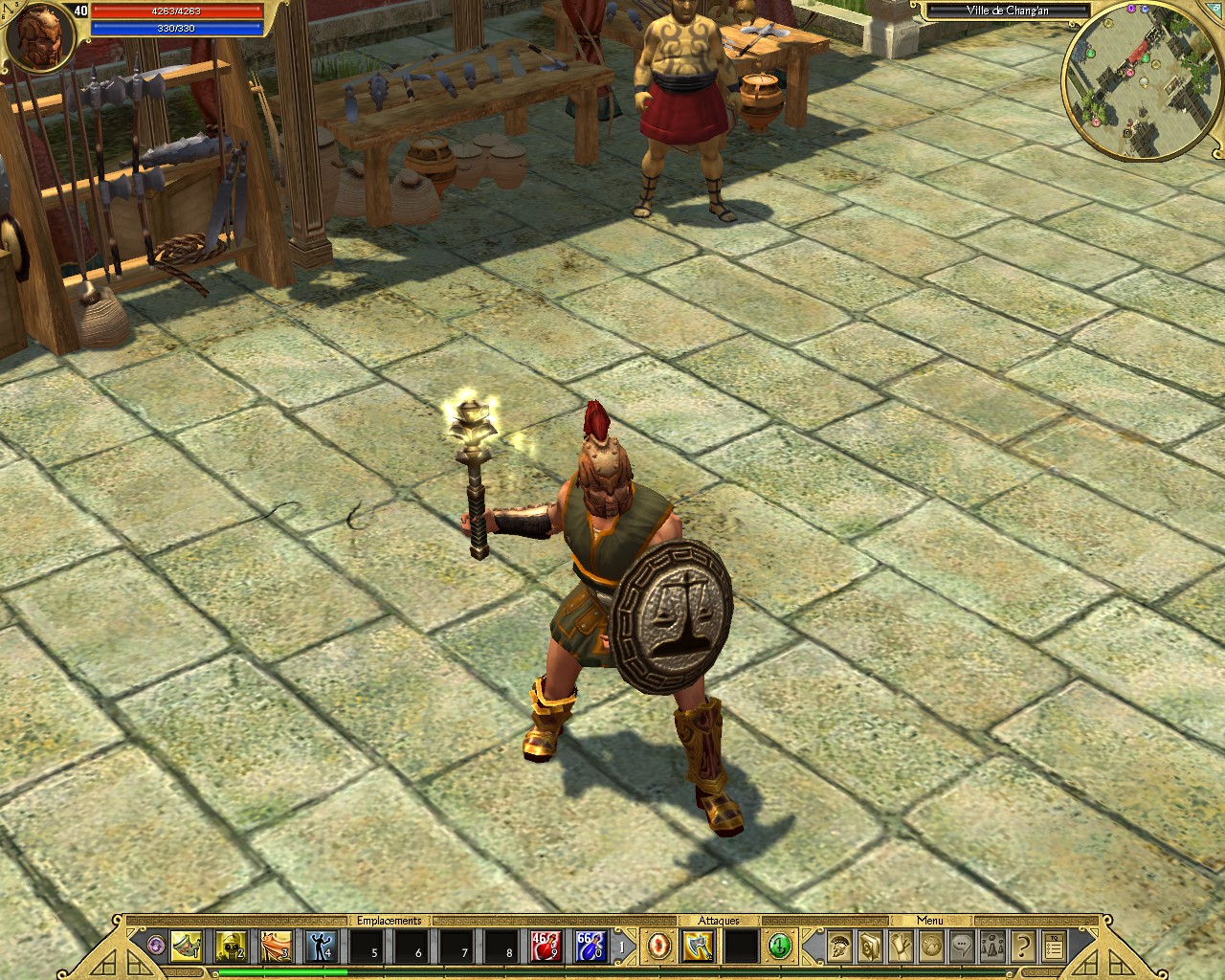Click the Emplacements bar label
1225x980 pixels.
click(388, 920)
